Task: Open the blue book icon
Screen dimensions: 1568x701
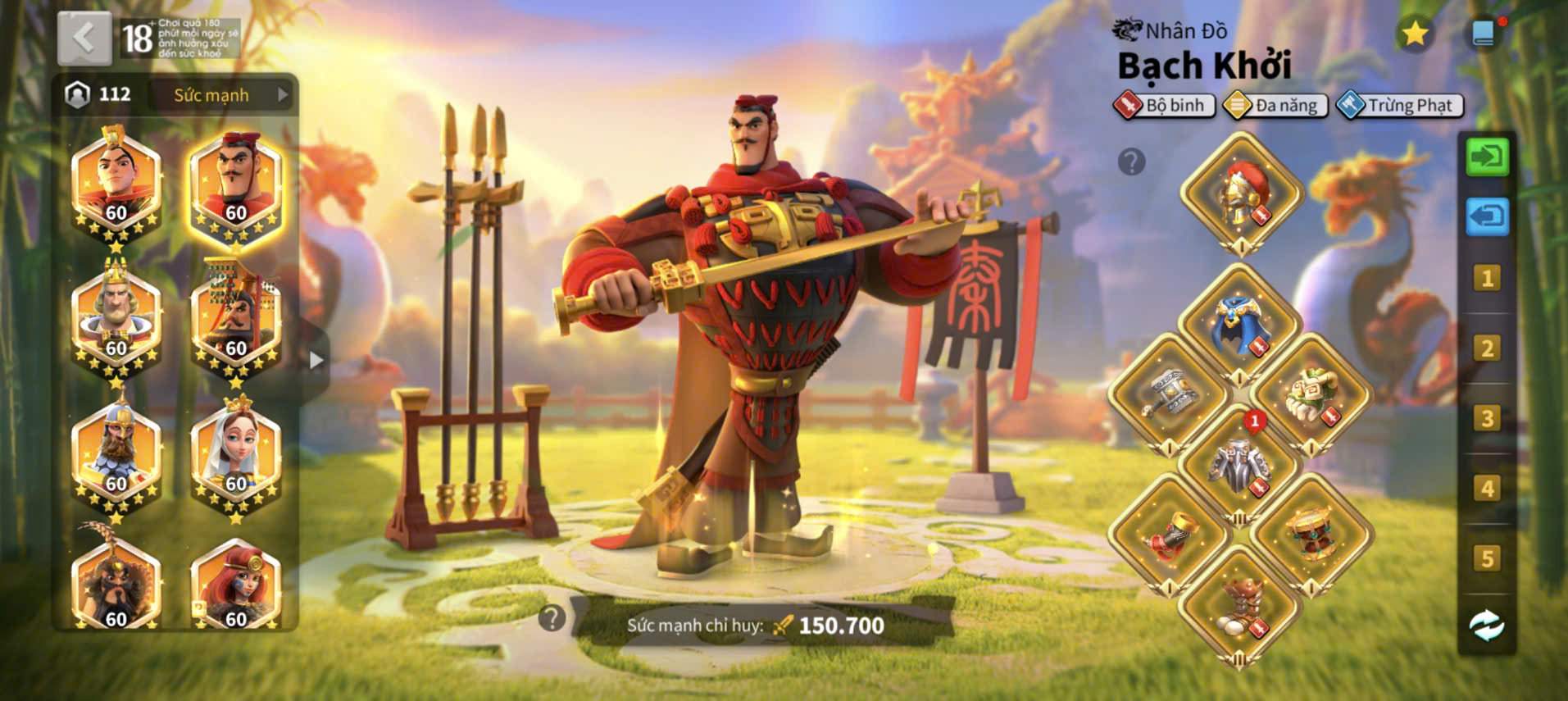Action: (x=1484, y=34)
